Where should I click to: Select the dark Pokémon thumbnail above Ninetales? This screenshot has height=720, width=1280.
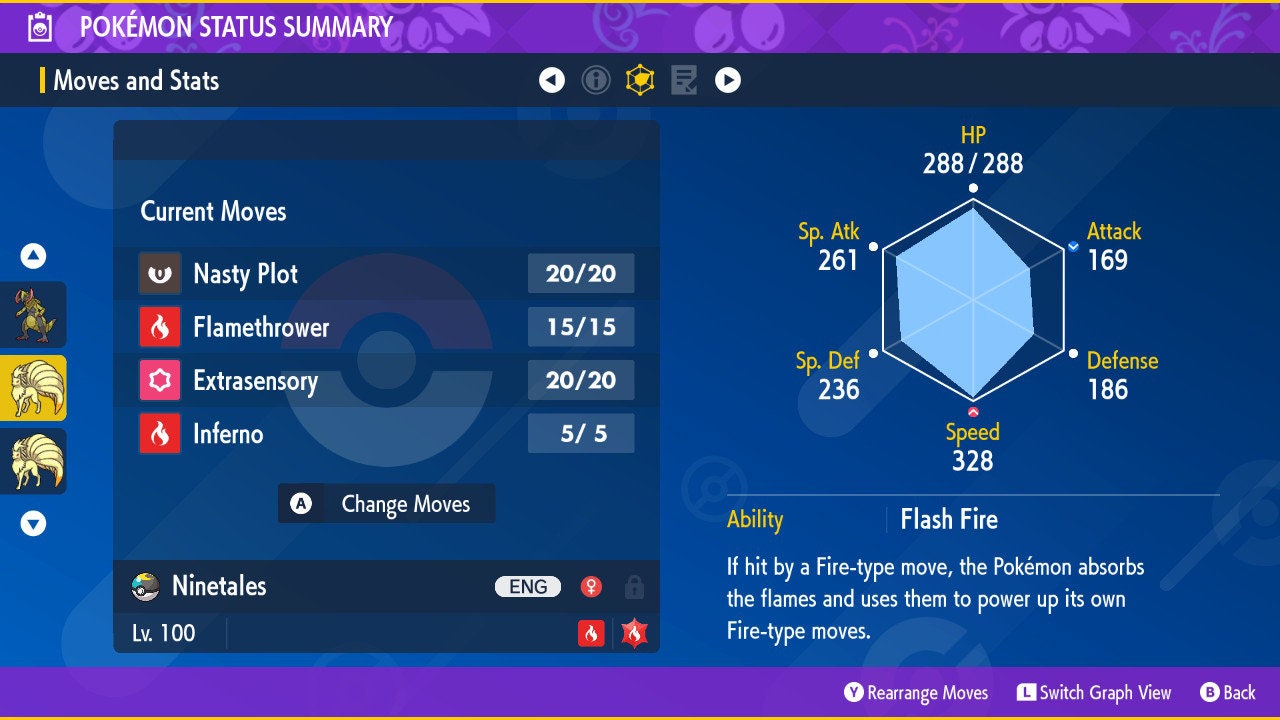33,314
